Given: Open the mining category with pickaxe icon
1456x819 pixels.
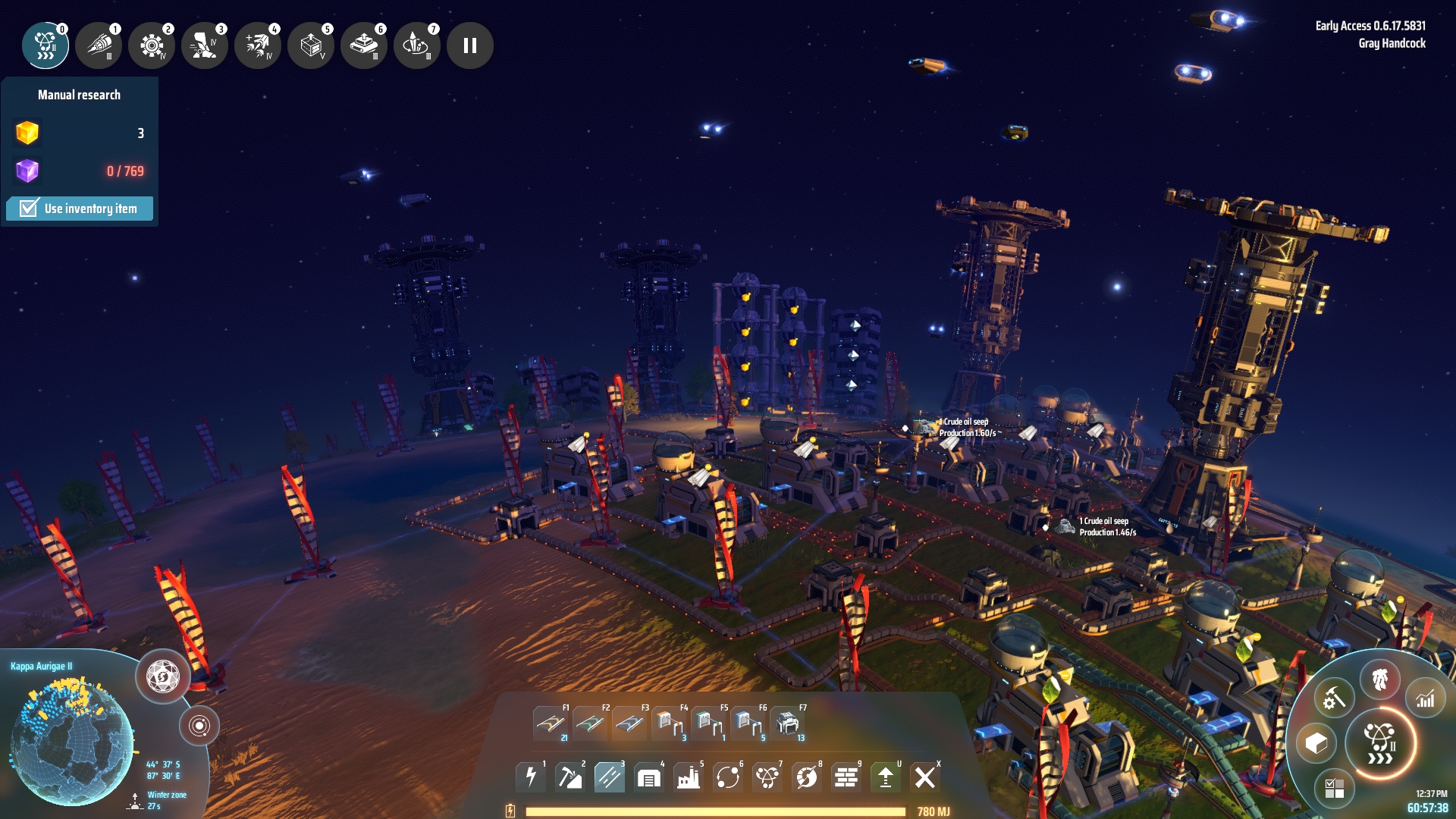Looking at the screenshot, I should (x=570, y=777).
